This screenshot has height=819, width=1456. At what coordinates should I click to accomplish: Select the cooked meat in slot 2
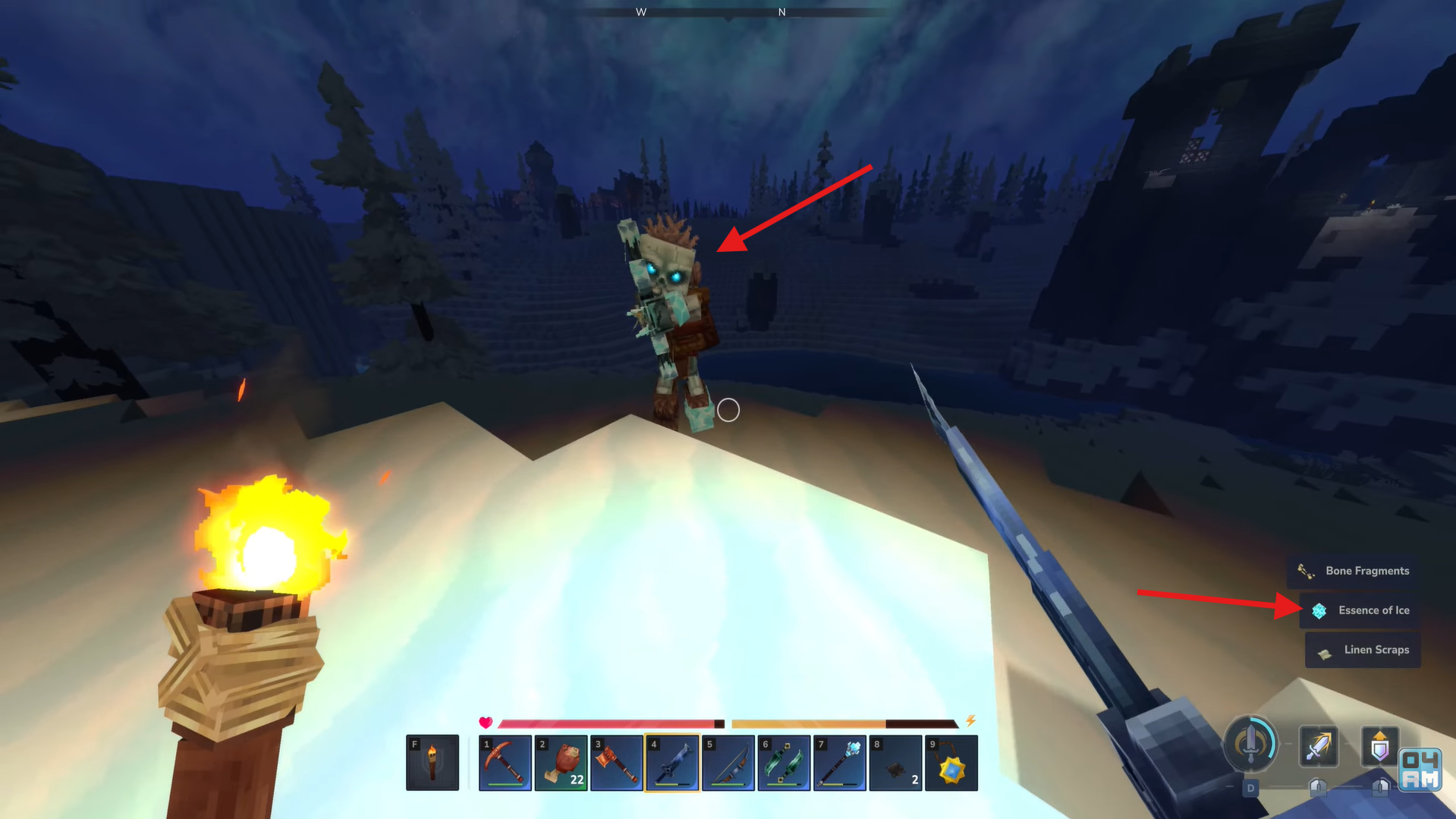(561, 762)
